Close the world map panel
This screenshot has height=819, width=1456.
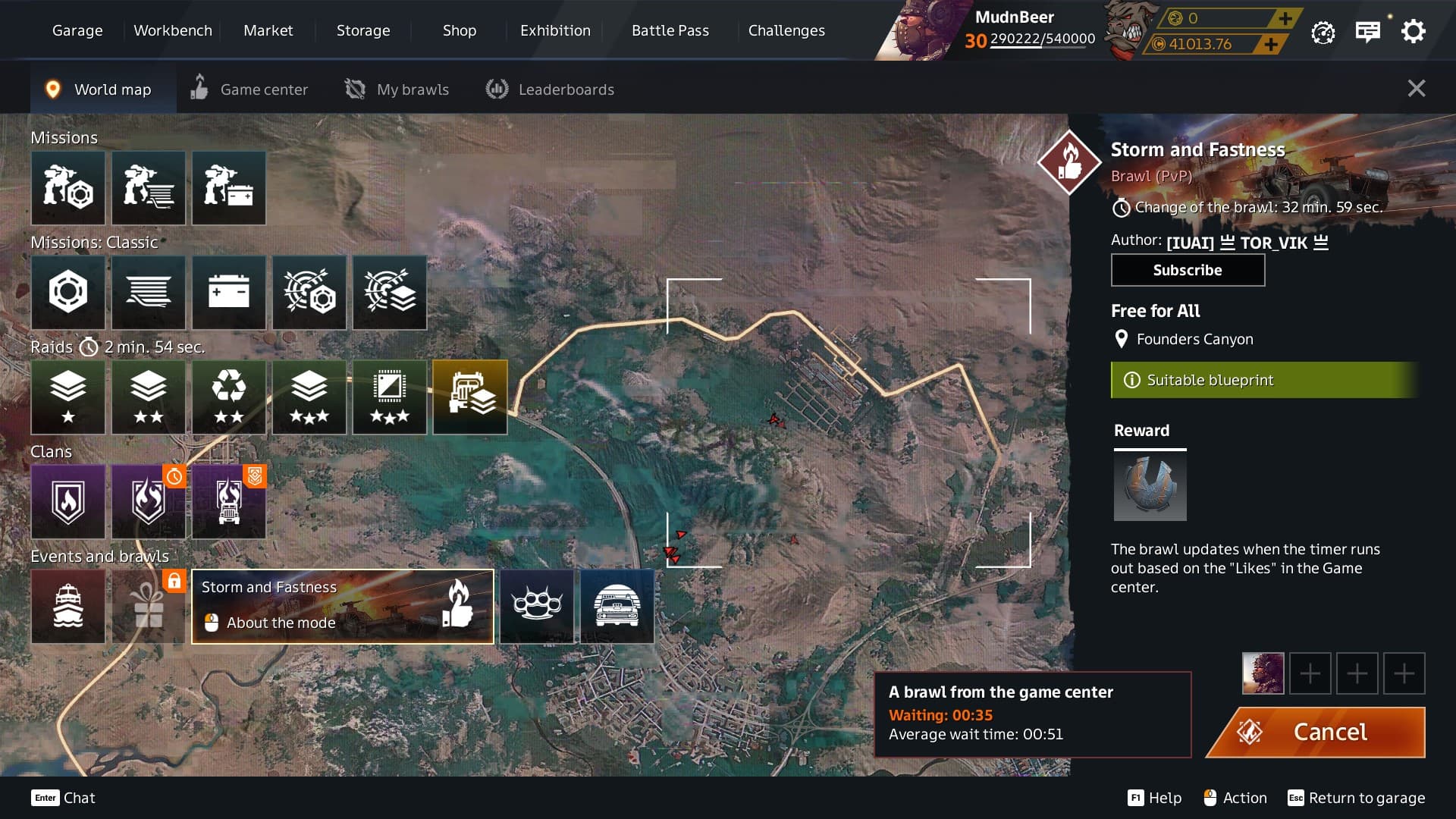coord(1416,89)
